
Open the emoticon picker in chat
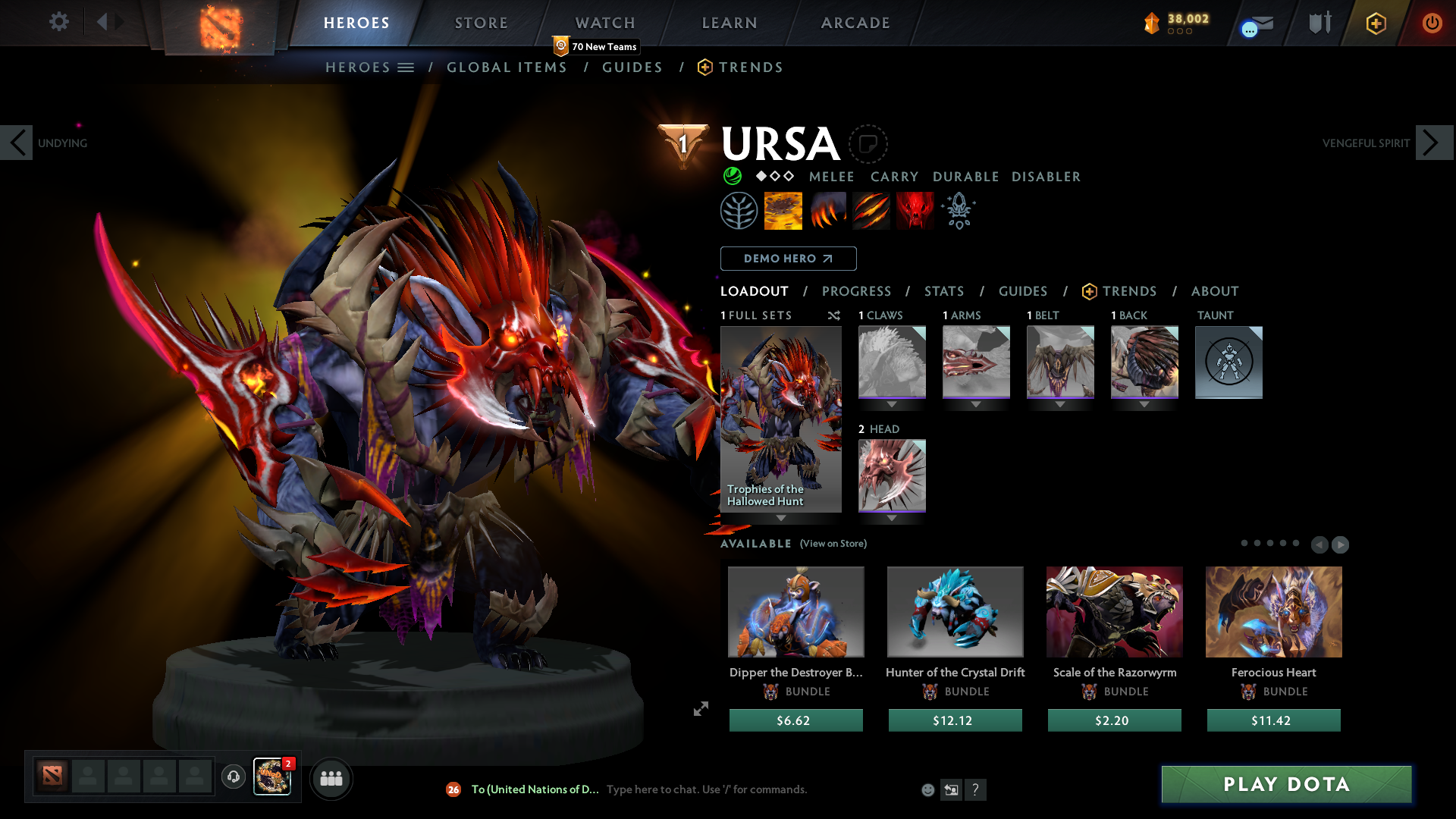927,789
